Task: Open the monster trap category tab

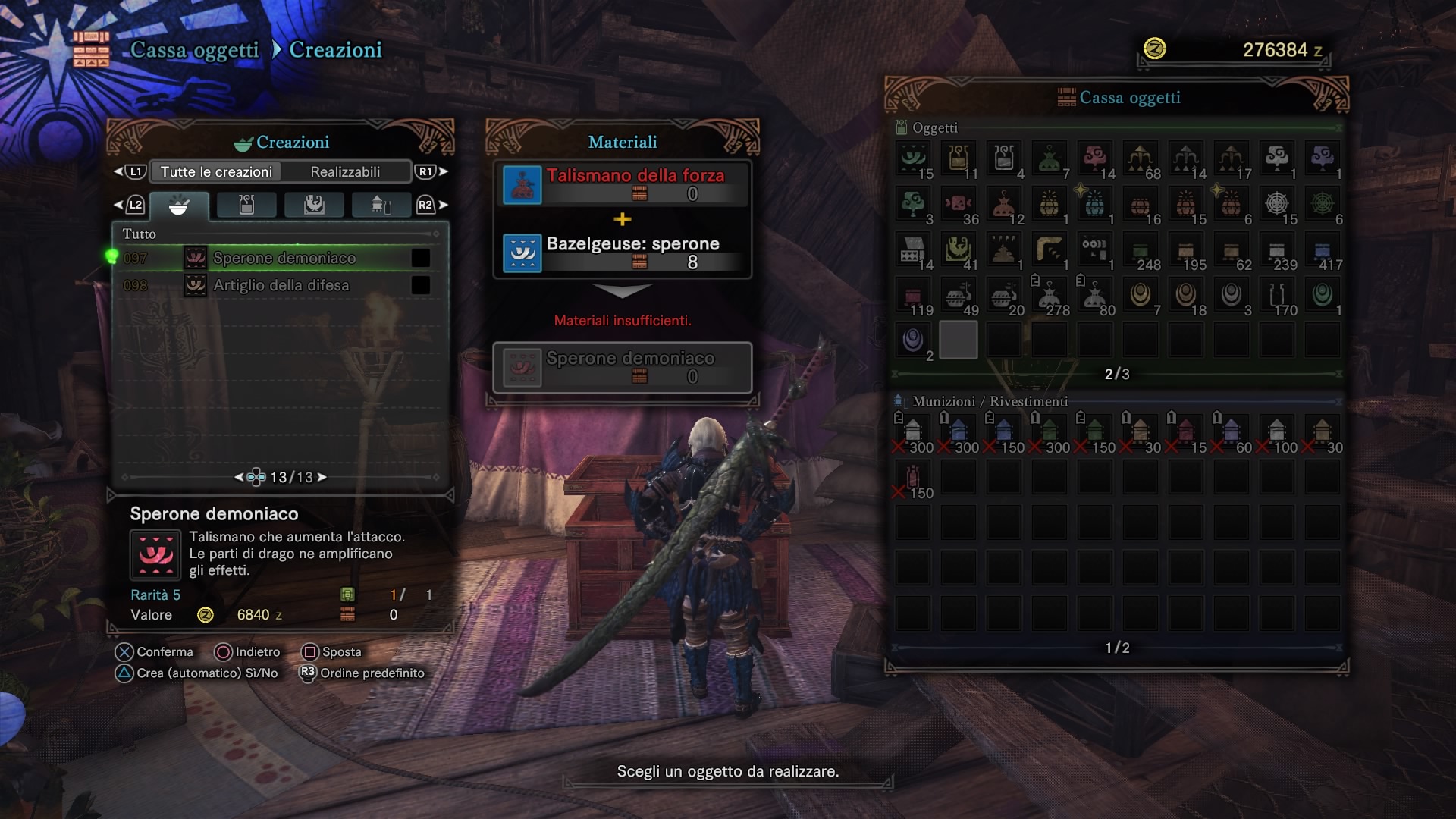Action: [314, 206]
